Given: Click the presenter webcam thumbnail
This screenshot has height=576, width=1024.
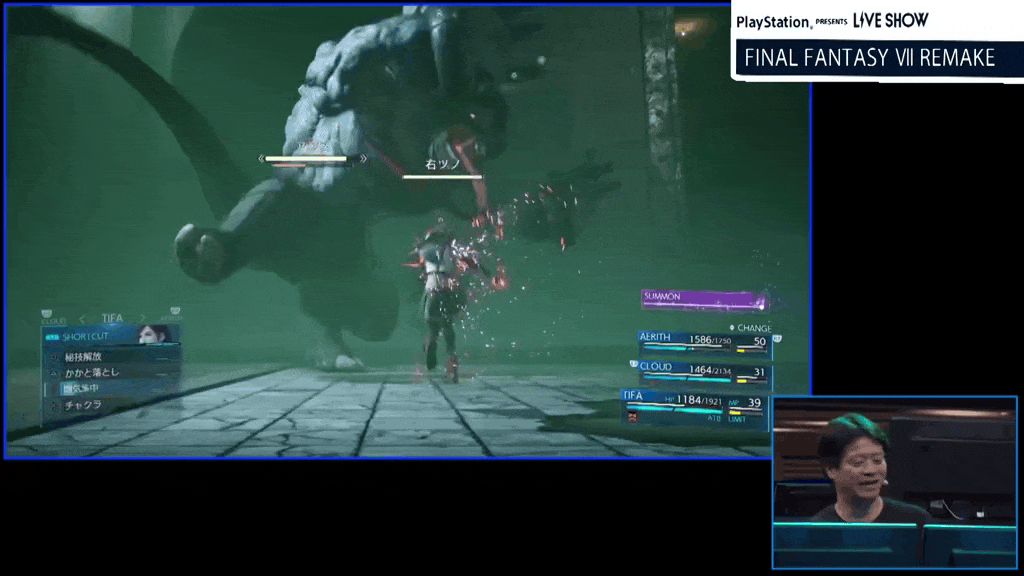Looking at the screenshot, I should pyautogui.click(x=894, y=482).
